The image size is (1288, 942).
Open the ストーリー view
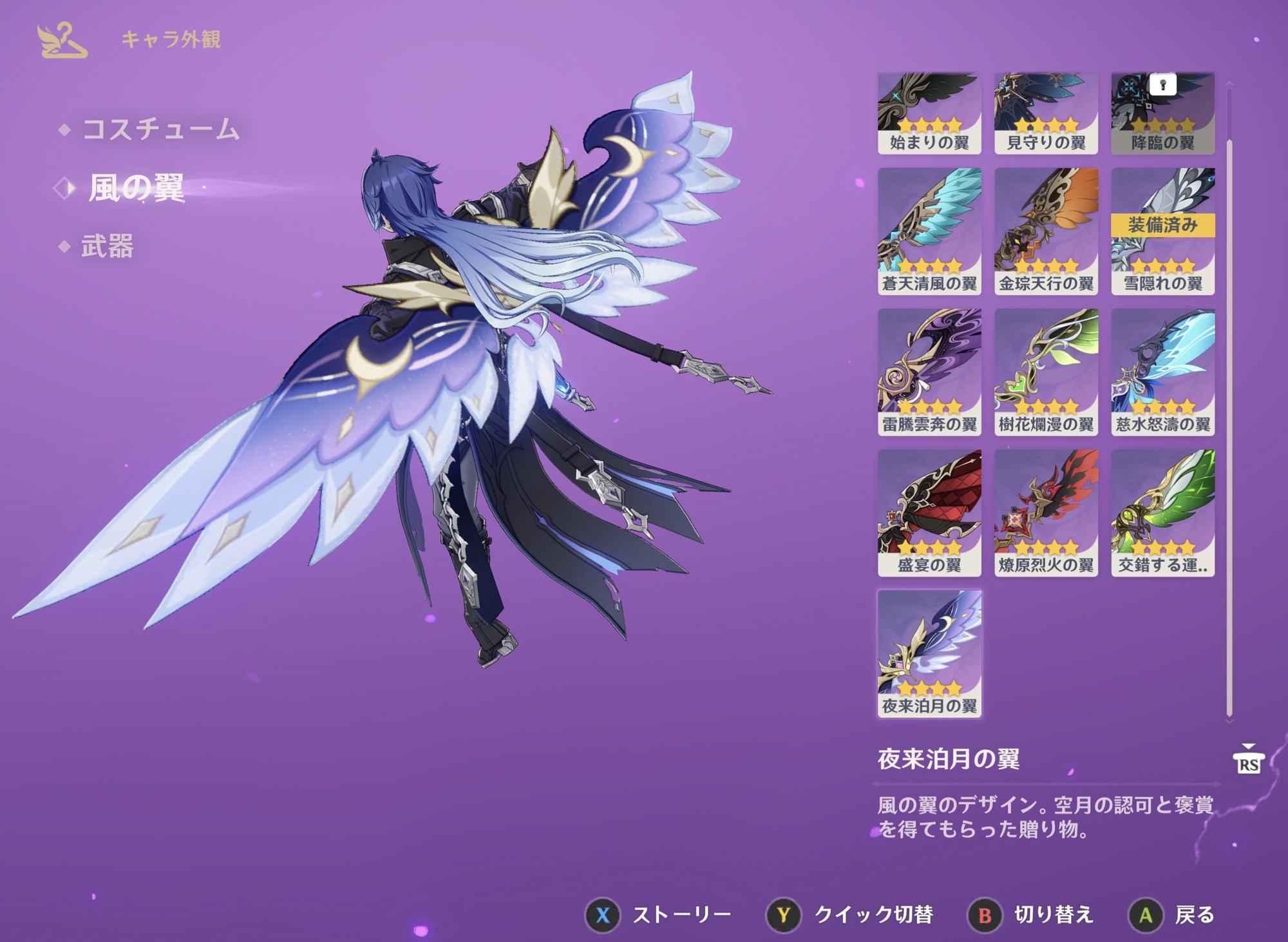click(658, 915)
